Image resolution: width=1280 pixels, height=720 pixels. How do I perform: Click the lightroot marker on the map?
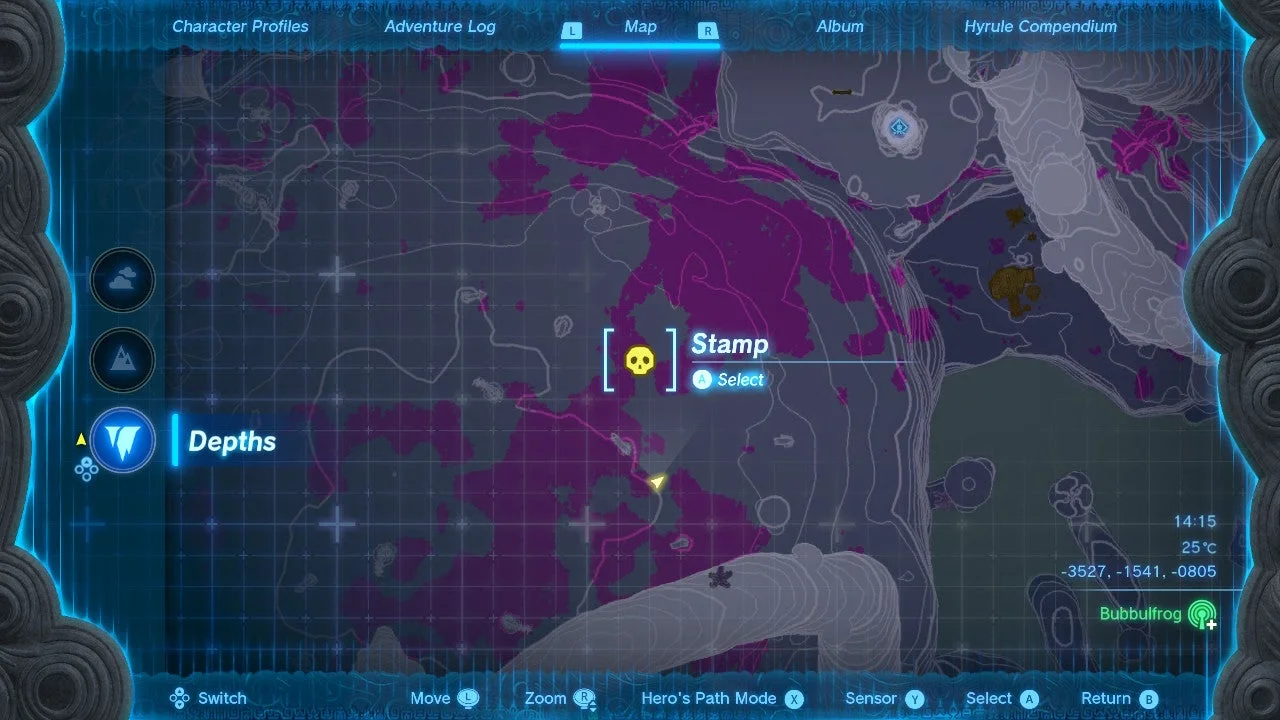coord(900,127)
